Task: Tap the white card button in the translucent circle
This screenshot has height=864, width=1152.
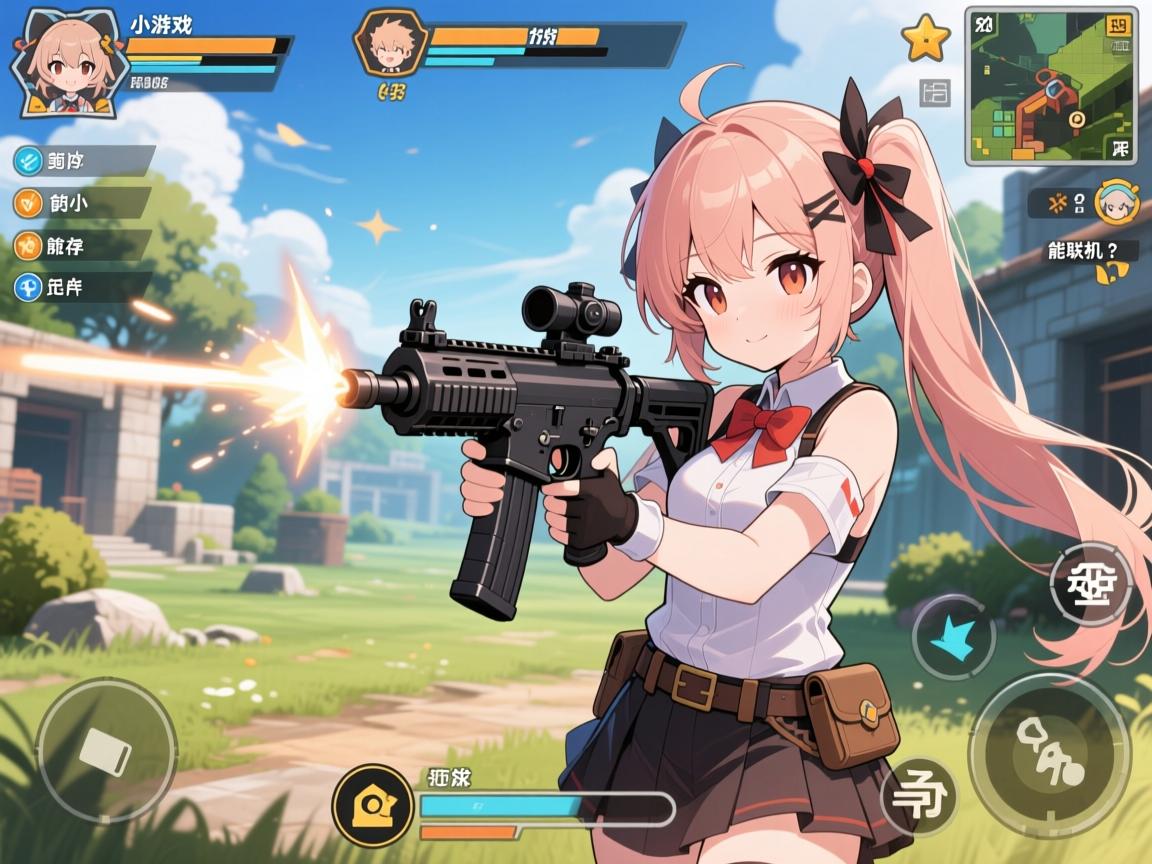Action: click(x=105, y=748)
